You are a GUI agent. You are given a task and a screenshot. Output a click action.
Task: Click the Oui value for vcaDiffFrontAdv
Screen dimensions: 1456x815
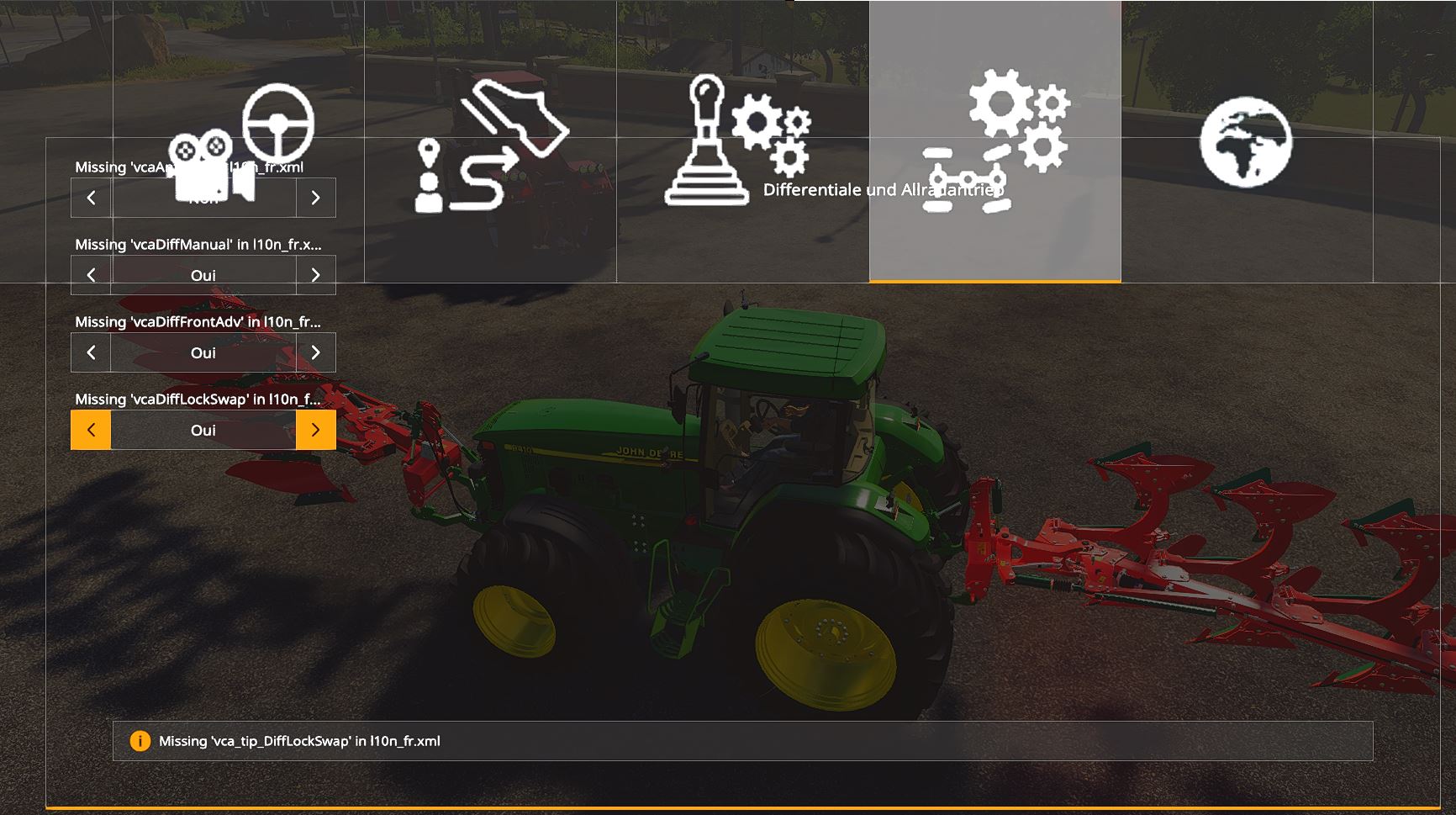[203, 352]
